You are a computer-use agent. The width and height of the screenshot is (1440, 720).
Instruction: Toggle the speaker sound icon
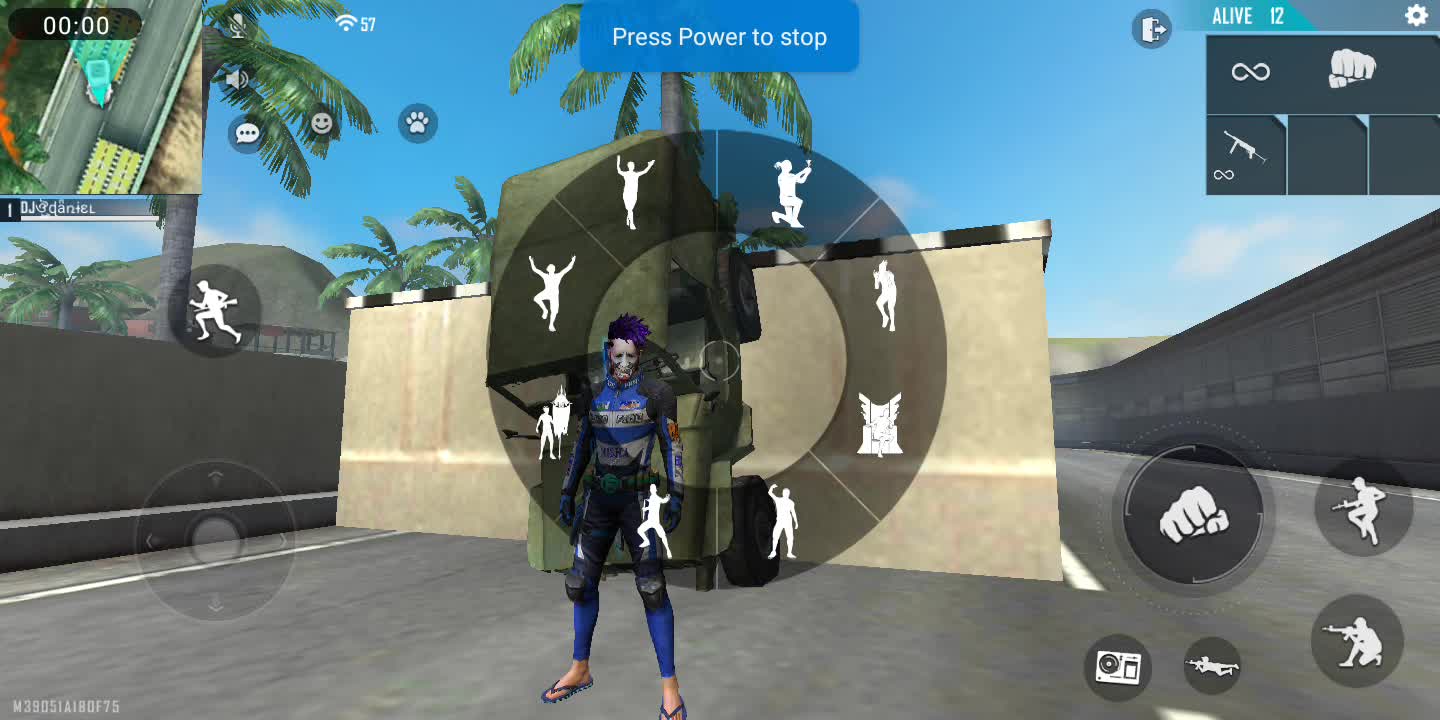[x=237, y=79]
